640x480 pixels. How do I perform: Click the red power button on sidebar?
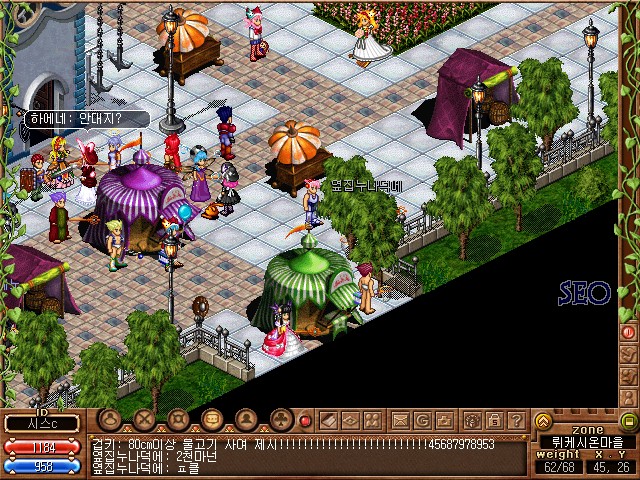coord(629,332)
